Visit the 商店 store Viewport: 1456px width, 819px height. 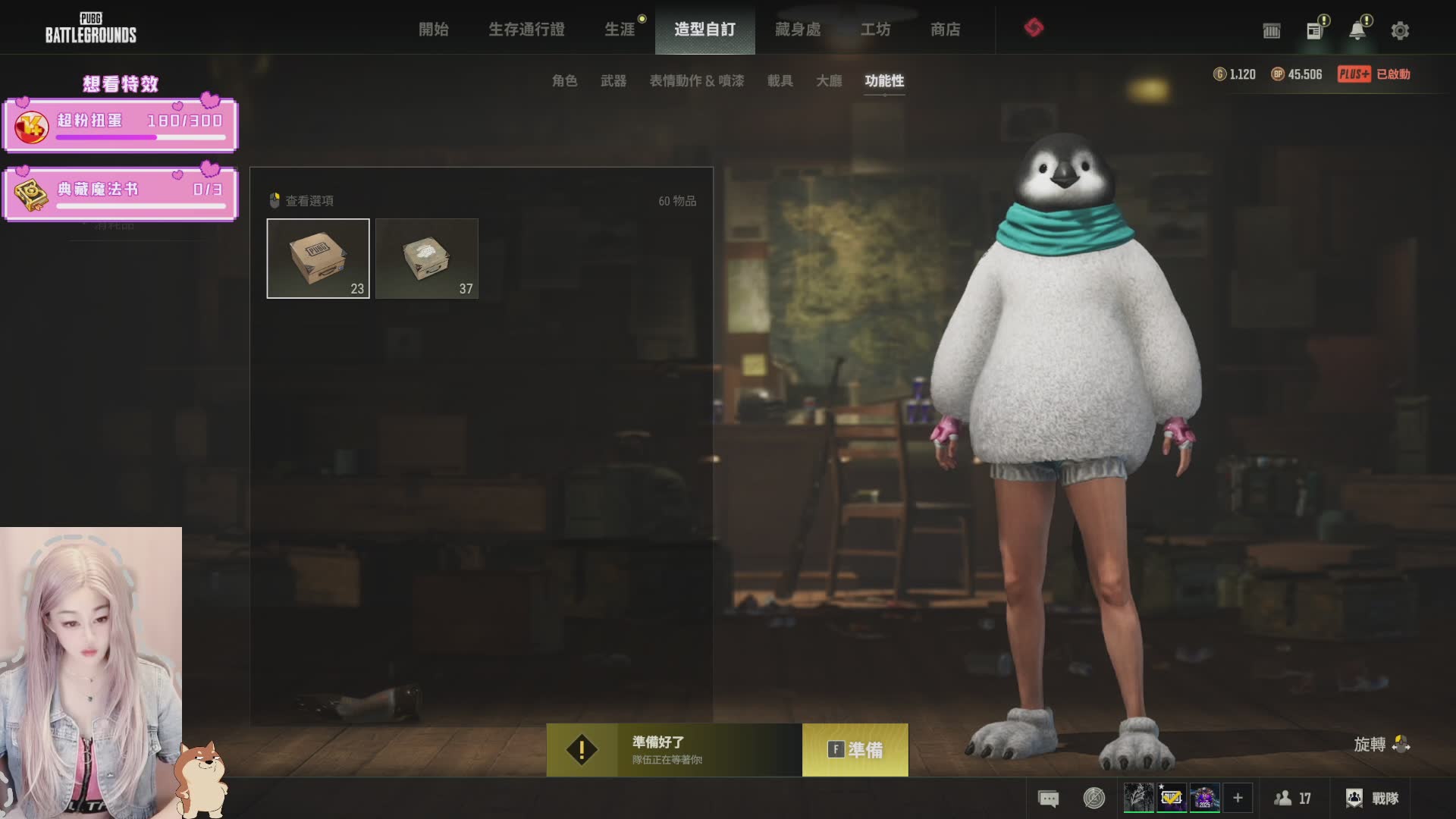[945, 30]
